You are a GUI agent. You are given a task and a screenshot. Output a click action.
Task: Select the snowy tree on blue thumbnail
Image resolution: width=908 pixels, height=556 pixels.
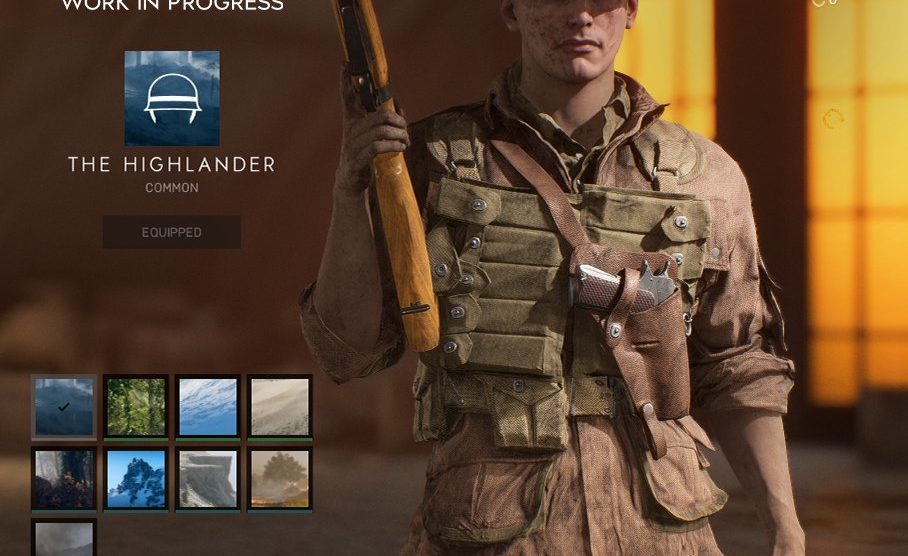coord(136,479)
